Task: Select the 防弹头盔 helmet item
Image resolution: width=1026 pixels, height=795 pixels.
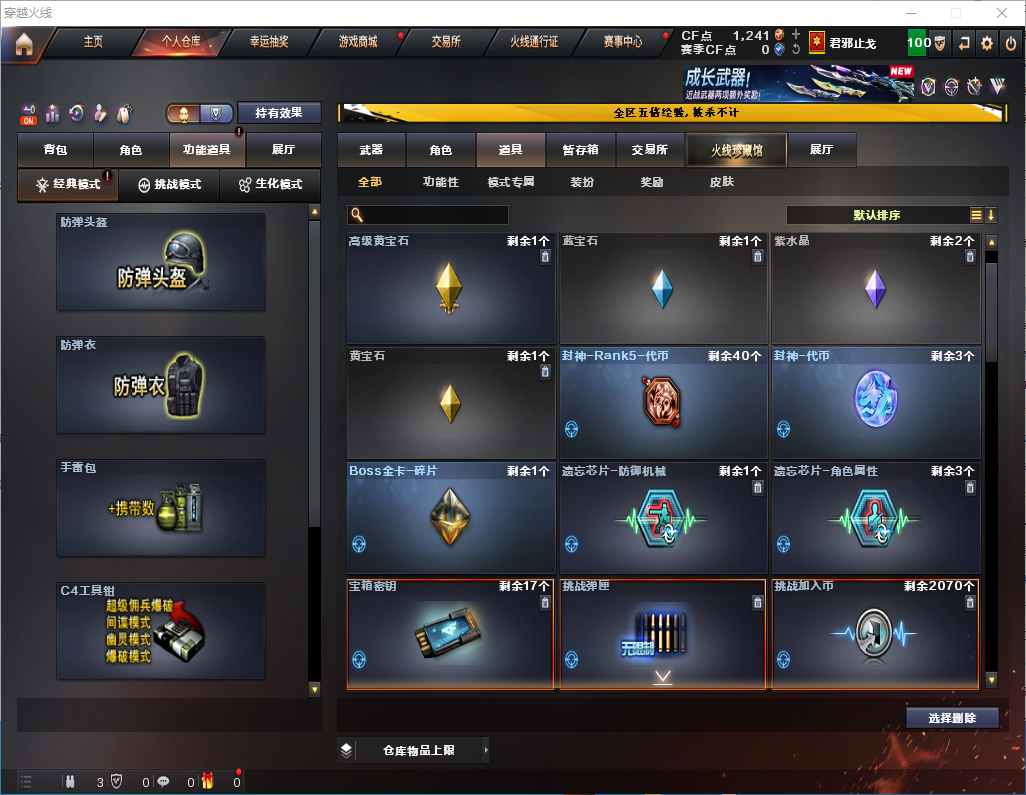Action: tap(161, 262)
